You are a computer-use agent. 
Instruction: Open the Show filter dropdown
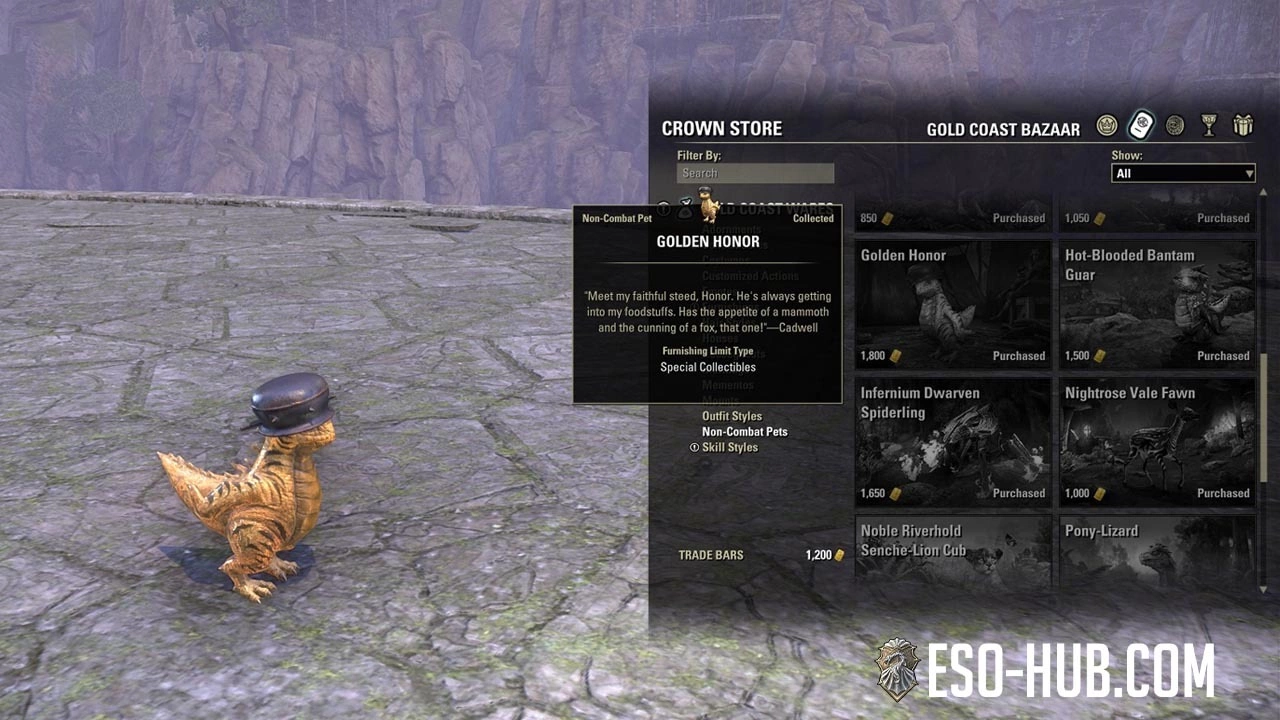[x=1183, y=174]
